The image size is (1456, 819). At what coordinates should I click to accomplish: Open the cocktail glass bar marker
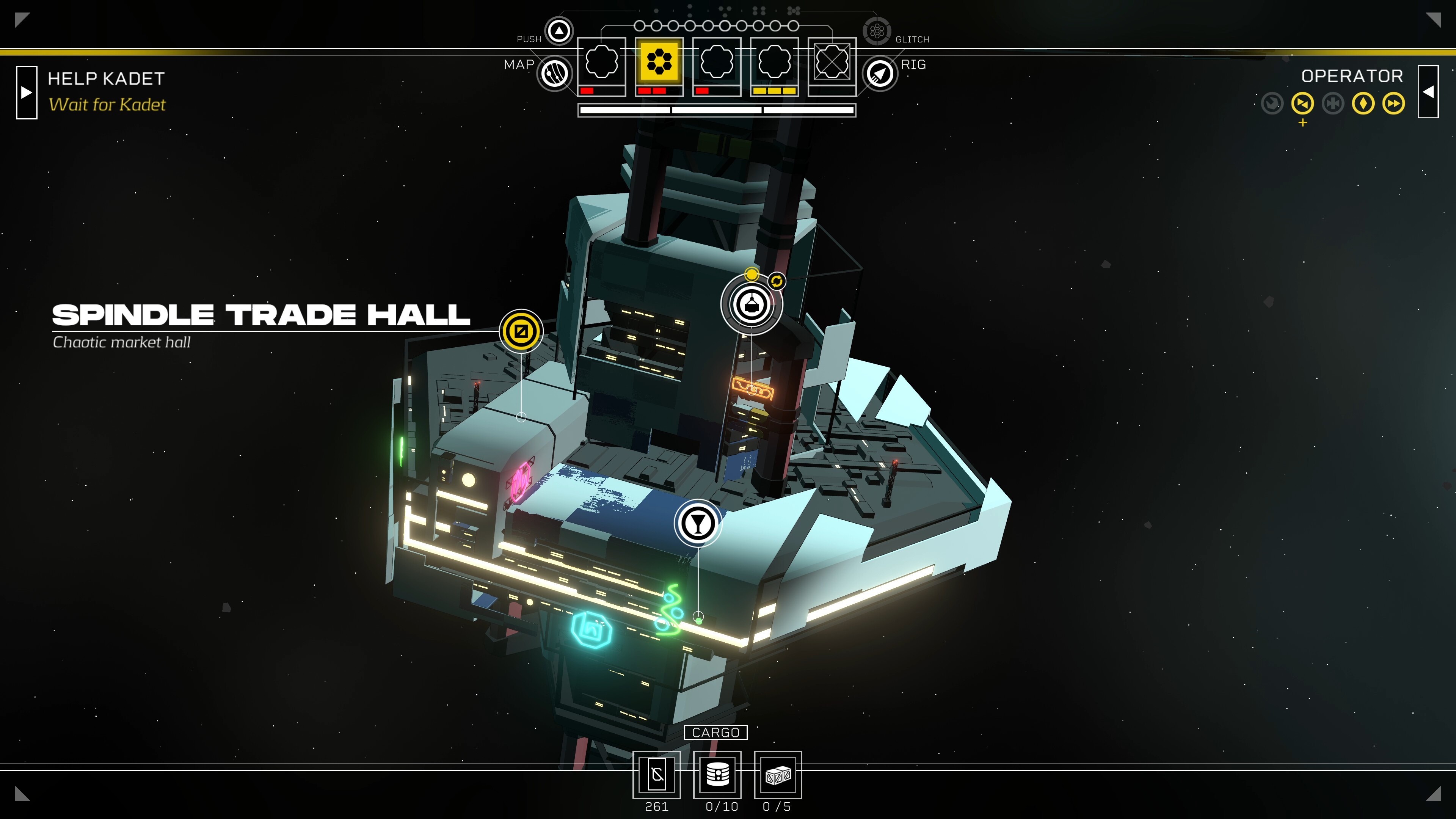pos(698,523)
